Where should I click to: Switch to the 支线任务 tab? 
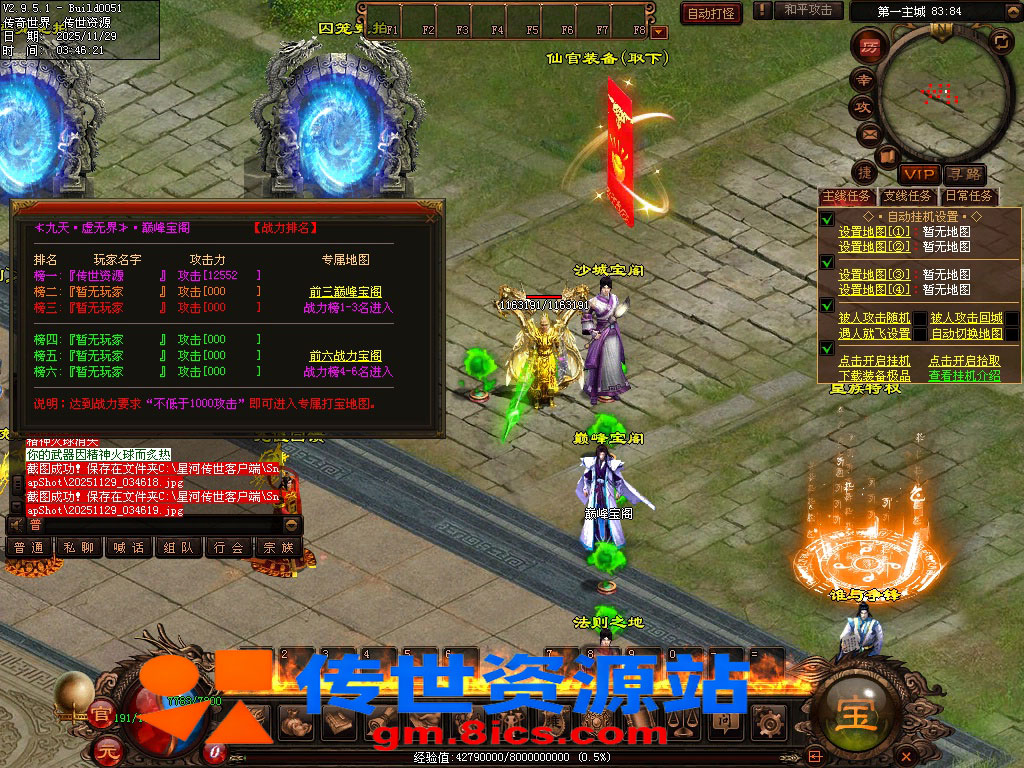tap(907, 196)
